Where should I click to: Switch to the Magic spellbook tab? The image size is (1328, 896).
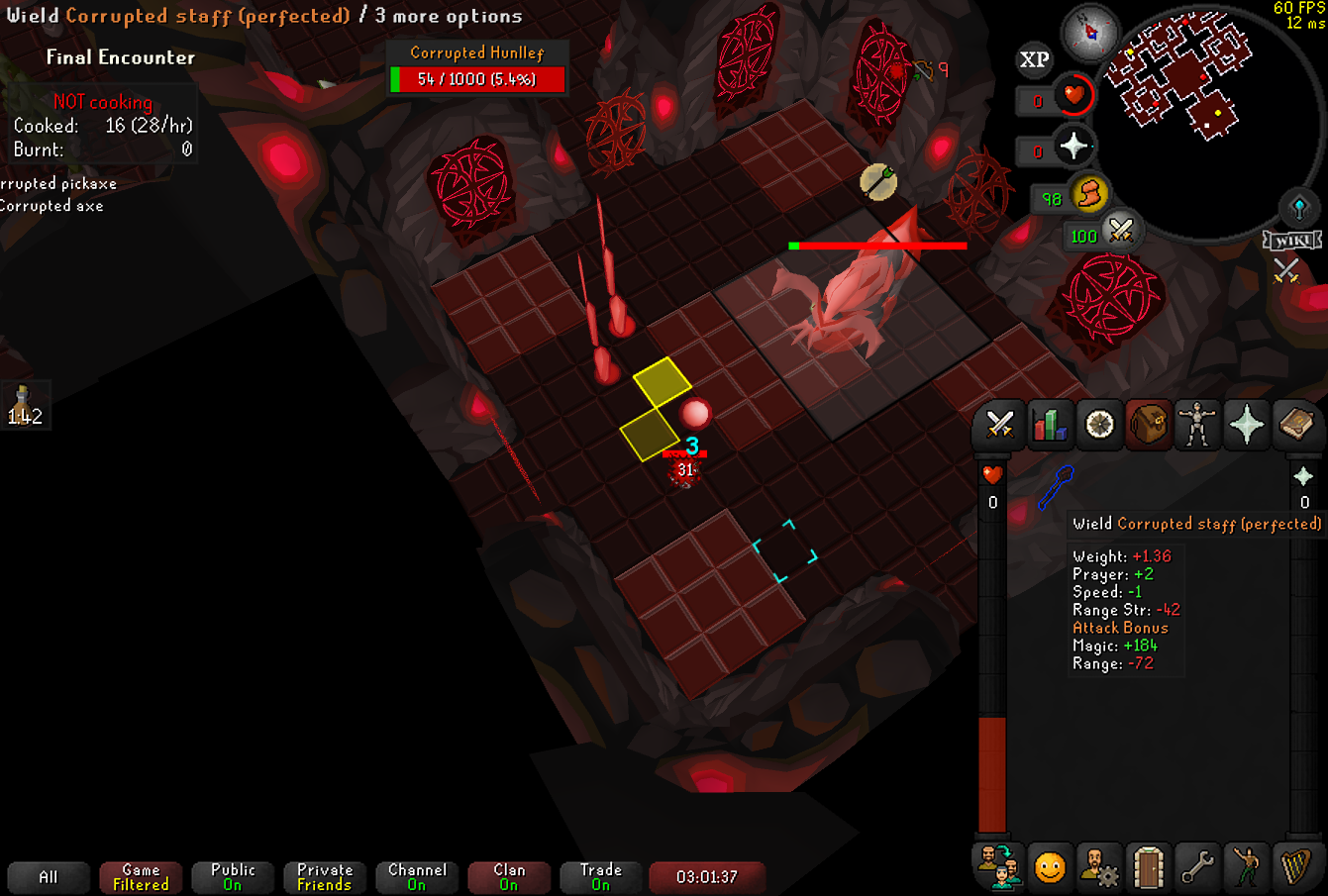(x=1295, y=425)
